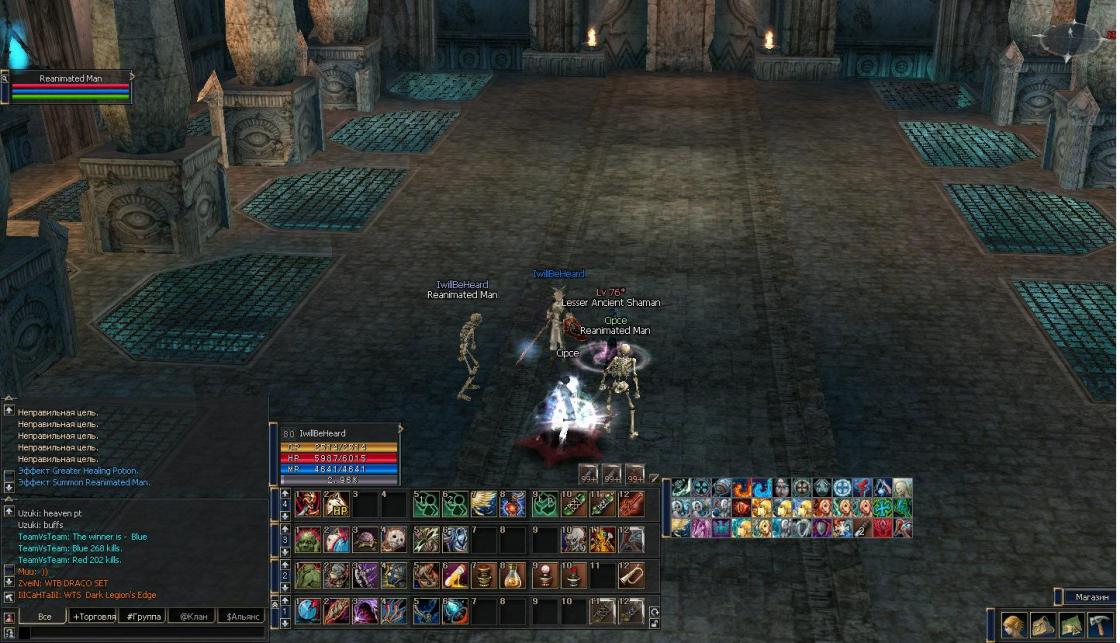Viewport: 1120px width, 643px height.
Task: Open the inventory bag icon
Action: pyautogui.click(x=1043, y=625)
